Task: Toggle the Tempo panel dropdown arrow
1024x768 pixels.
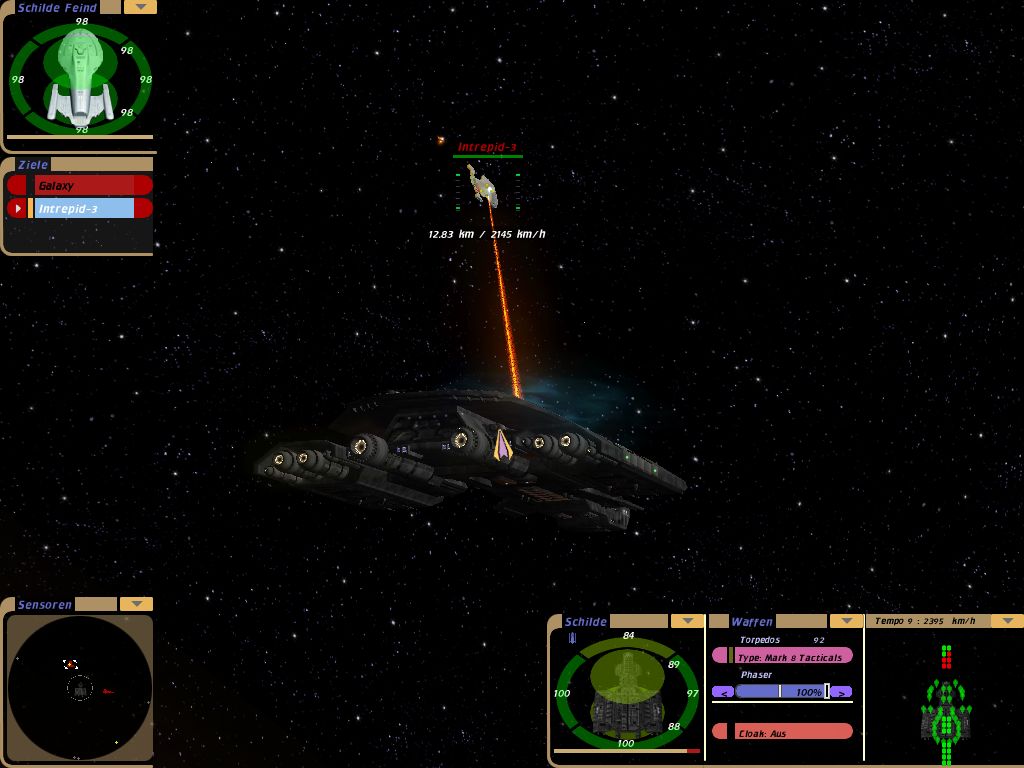Action: [1006, 621]
